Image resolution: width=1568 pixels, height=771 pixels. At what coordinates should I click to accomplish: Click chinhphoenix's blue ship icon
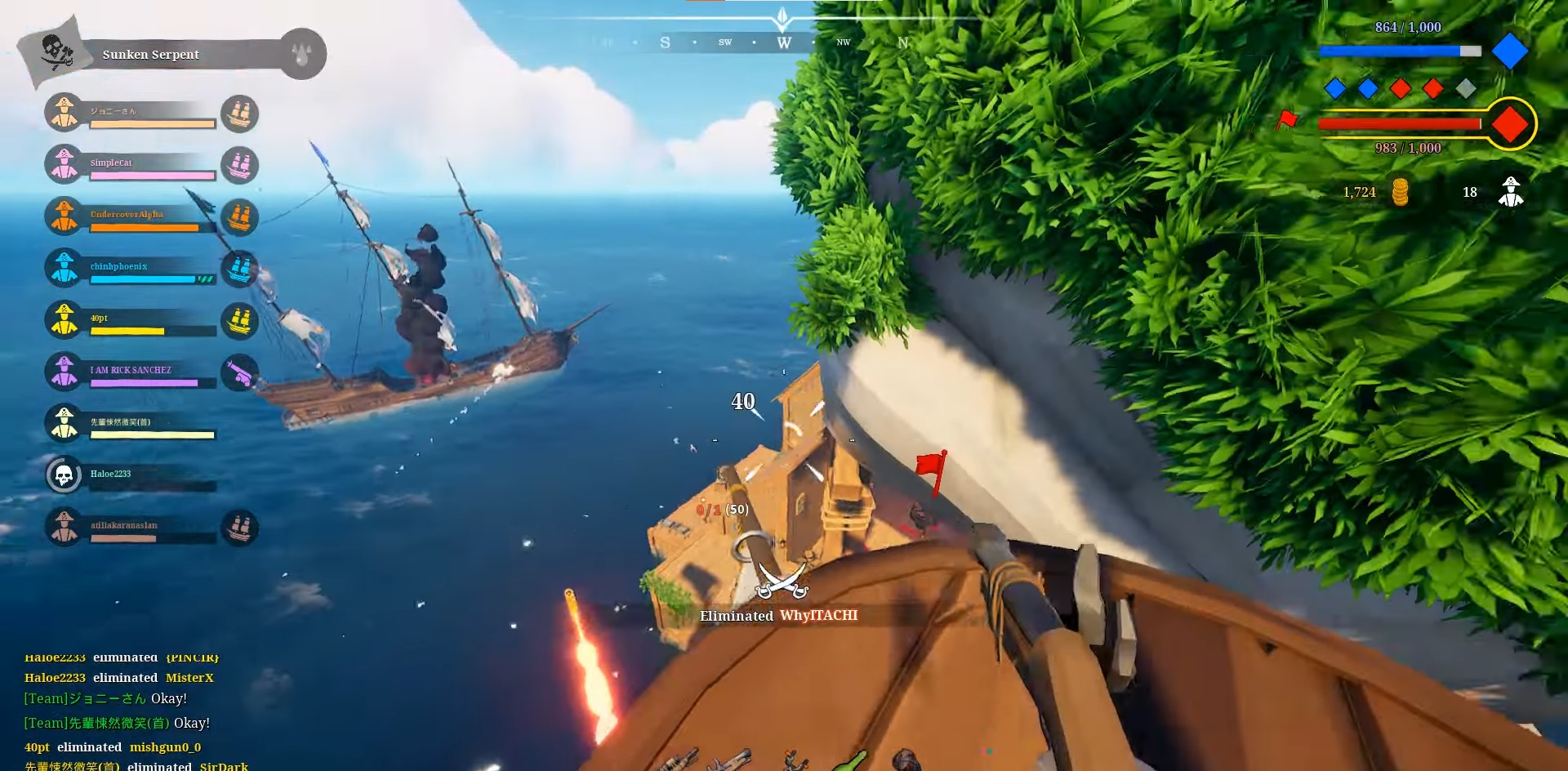click(x=239, y=268)
